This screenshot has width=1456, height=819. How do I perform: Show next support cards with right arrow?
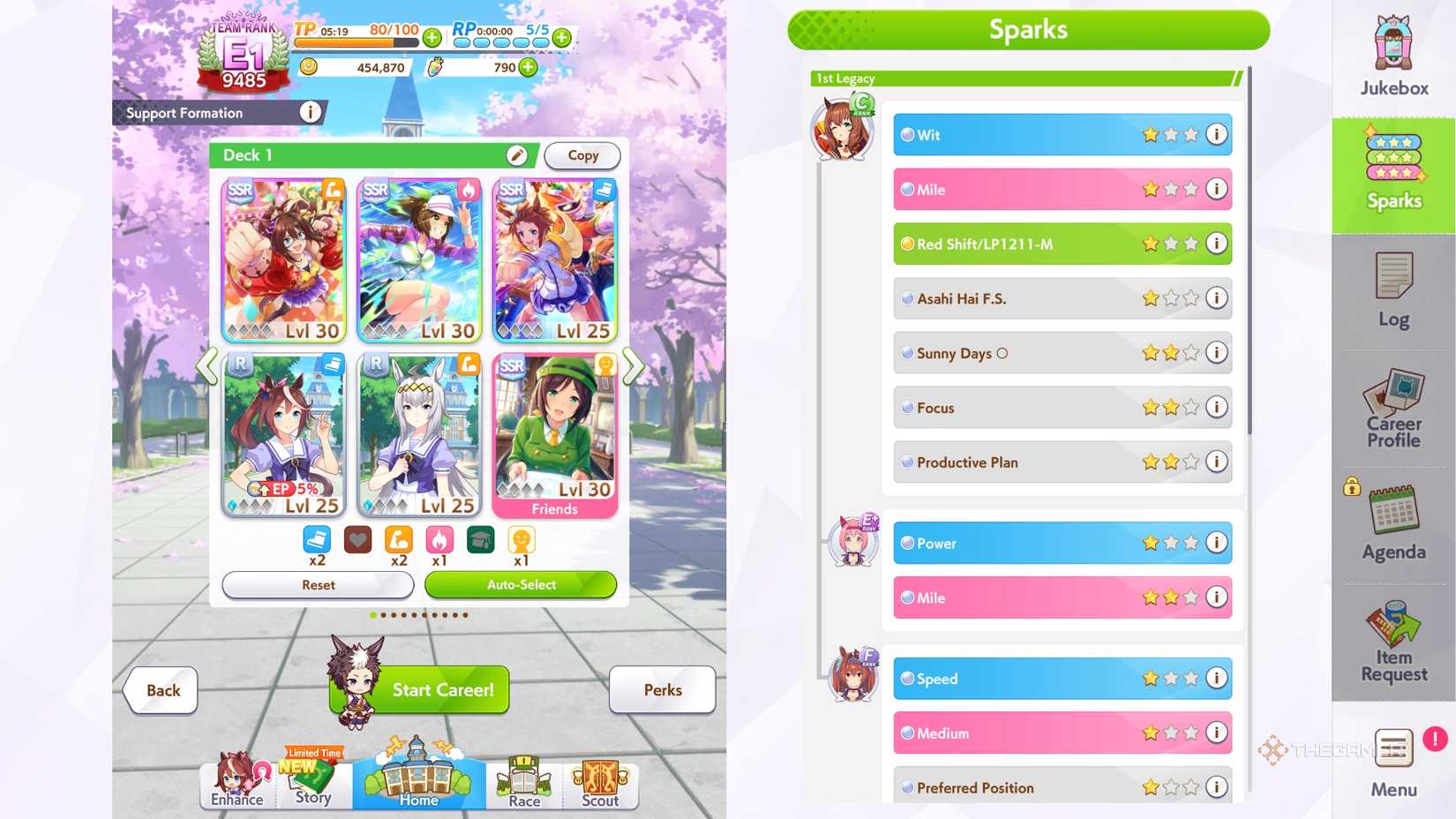[x=632, y=366]
